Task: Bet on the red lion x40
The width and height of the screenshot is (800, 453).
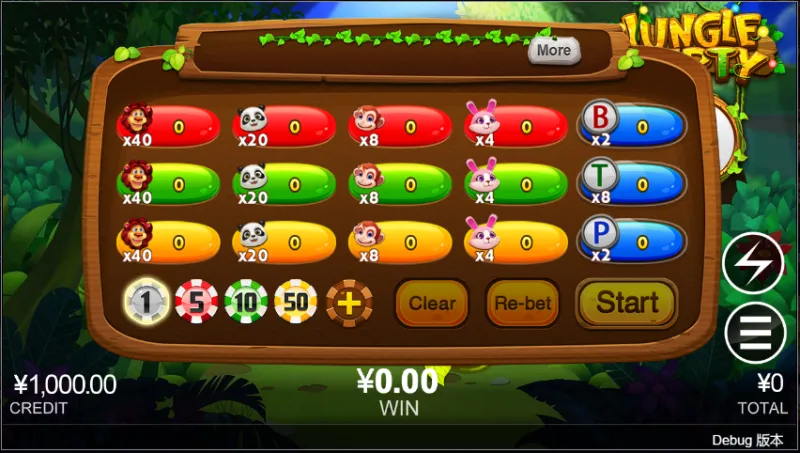Action: (170, 127)
